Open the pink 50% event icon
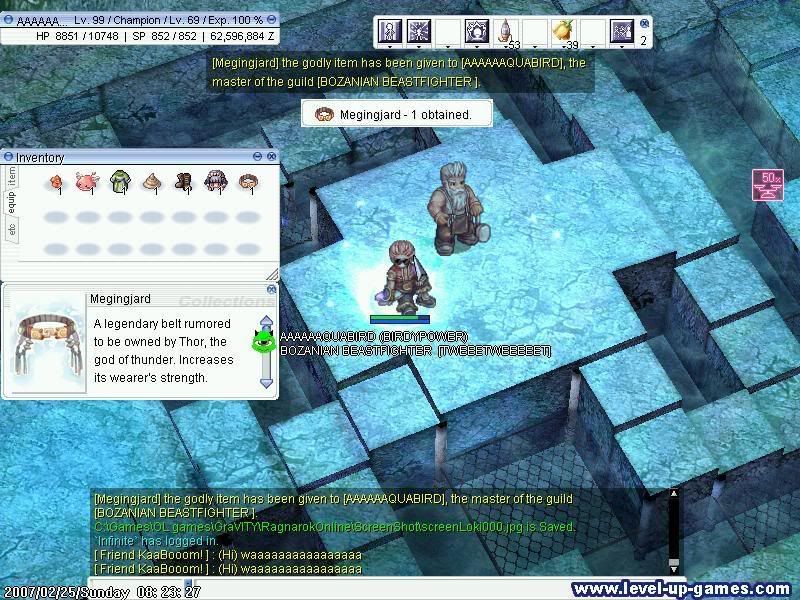Screen dimensions: 800x600 [x=768, y=185]
